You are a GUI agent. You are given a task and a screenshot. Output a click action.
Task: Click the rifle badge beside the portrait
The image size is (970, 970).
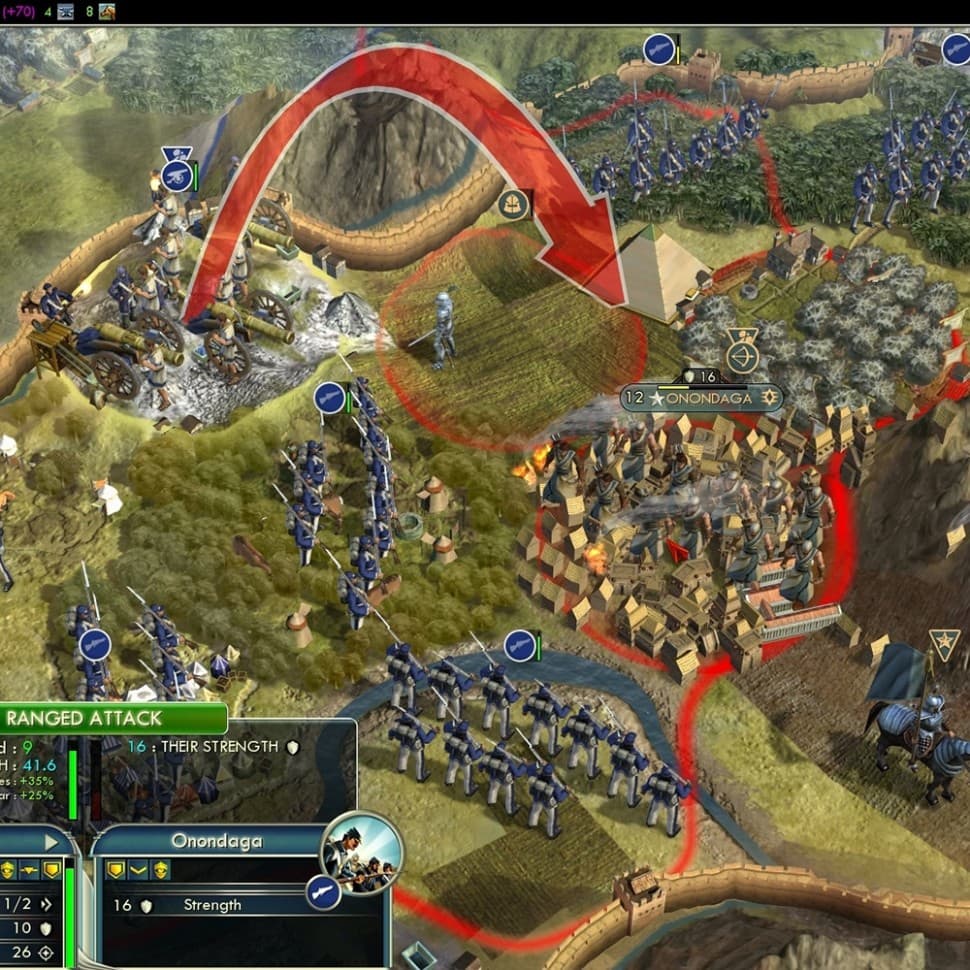323,890
